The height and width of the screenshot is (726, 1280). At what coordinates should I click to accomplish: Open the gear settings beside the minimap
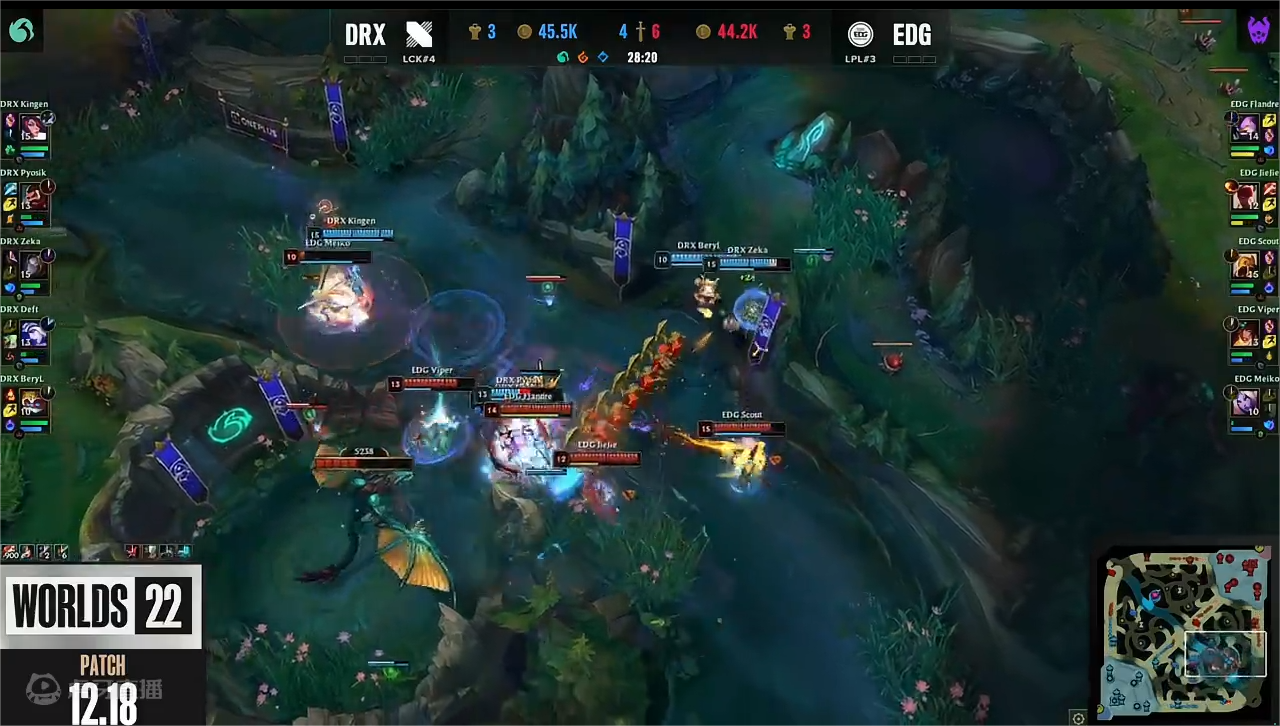pyautogui.click(x=1078, y=717)
